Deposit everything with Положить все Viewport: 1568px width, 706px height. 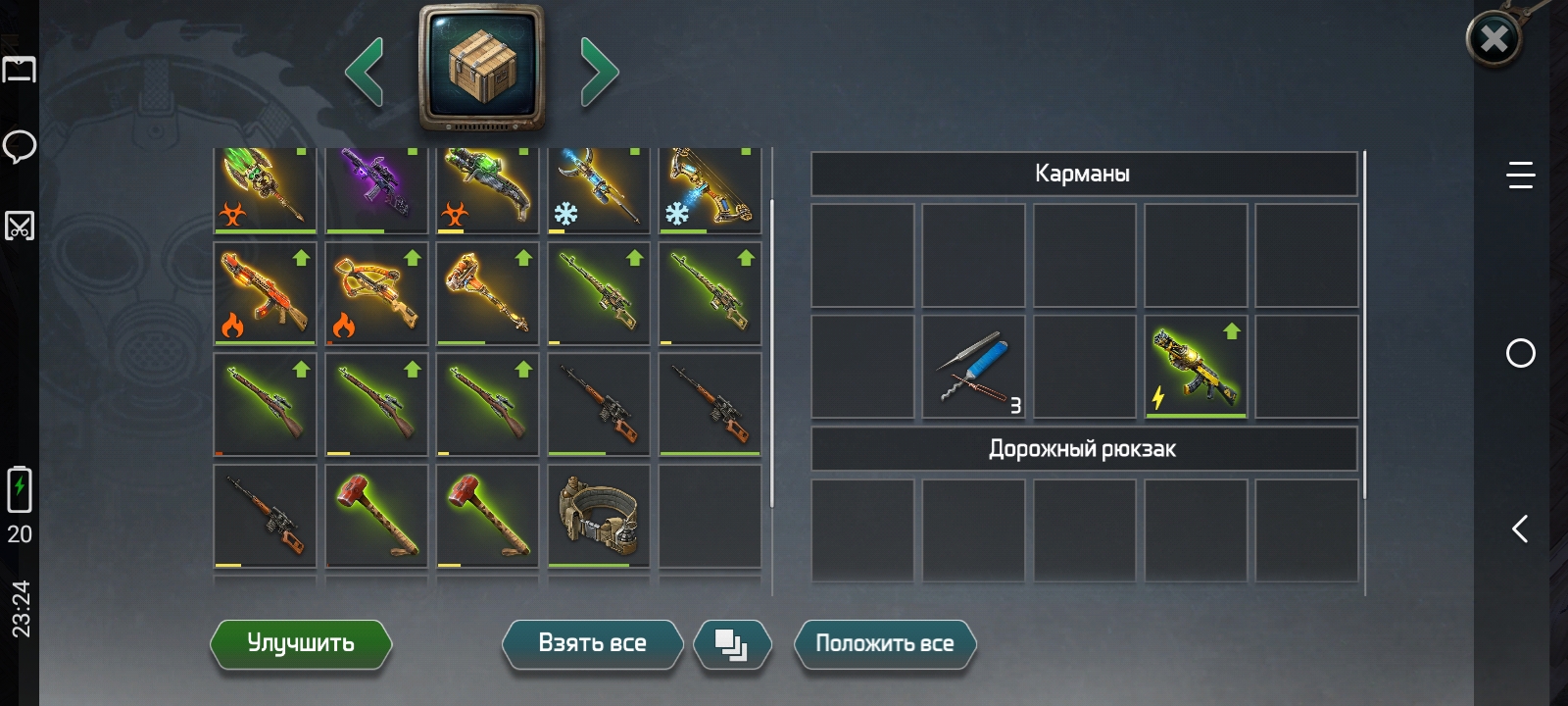click(x=884, y=644)
